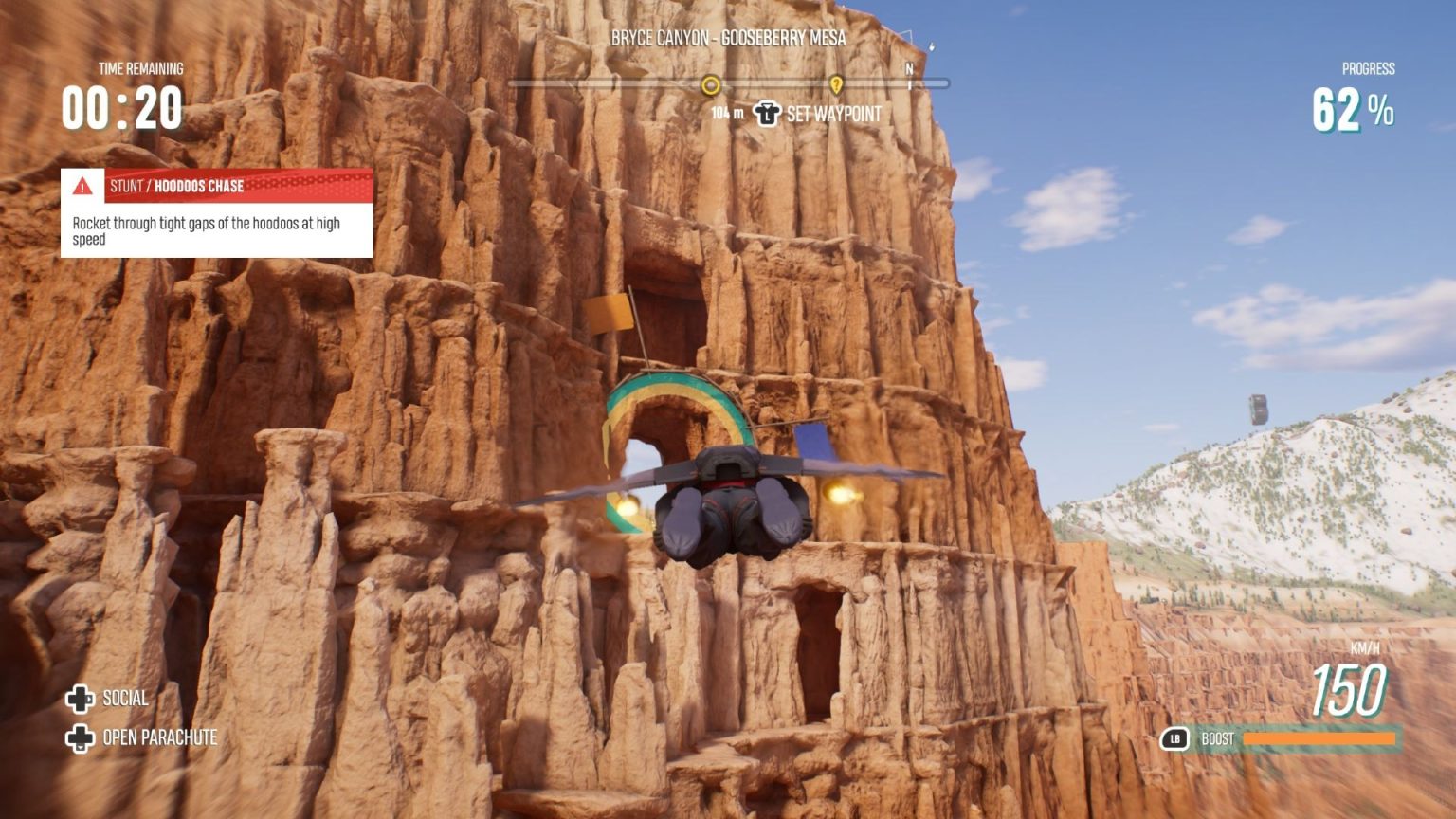Click the 00:20 Time Remaining counter

pos(123,107)
